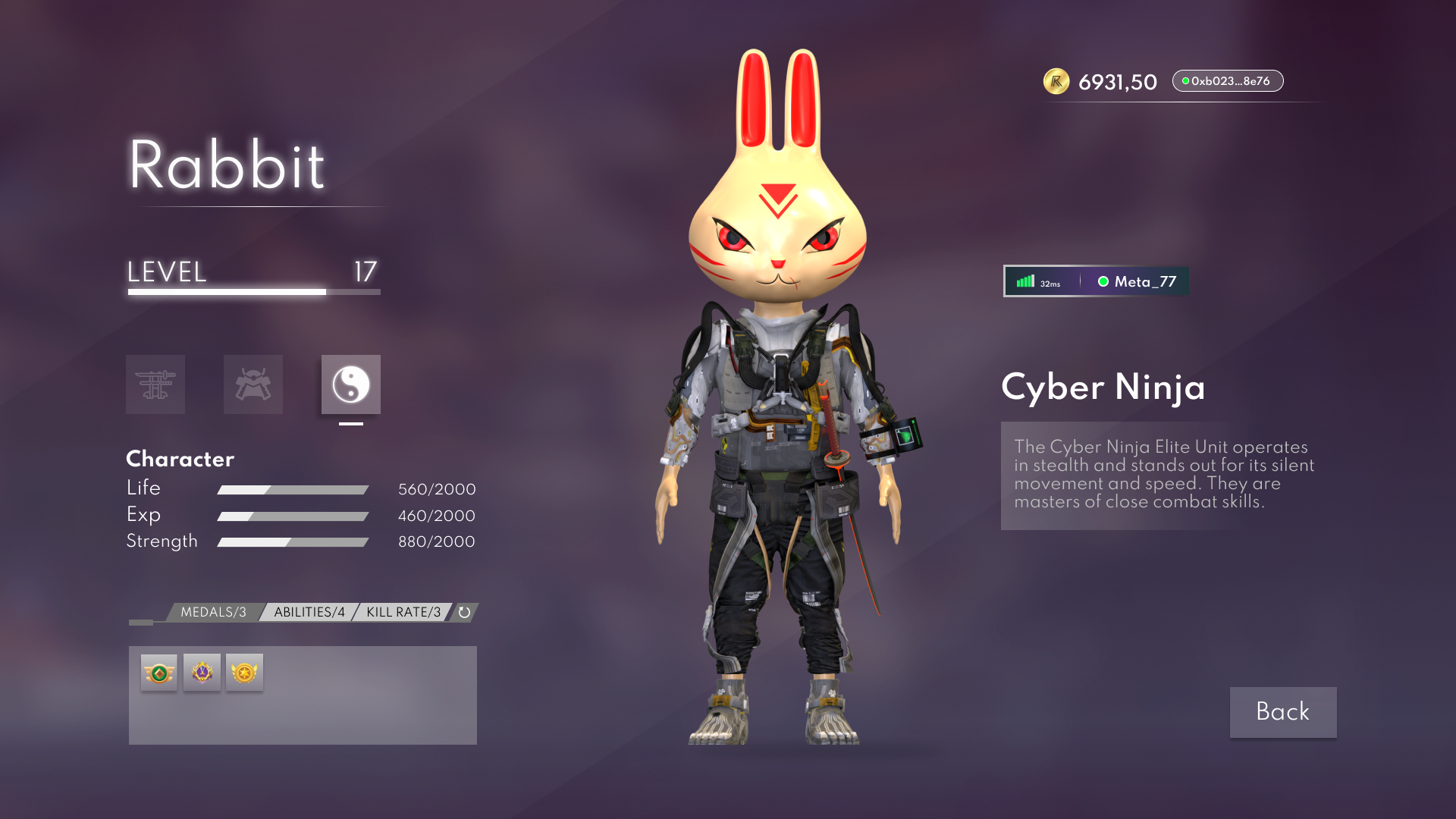Click the gold coin currency icon
This screenshot has width=1456, height=819.
1056,81
